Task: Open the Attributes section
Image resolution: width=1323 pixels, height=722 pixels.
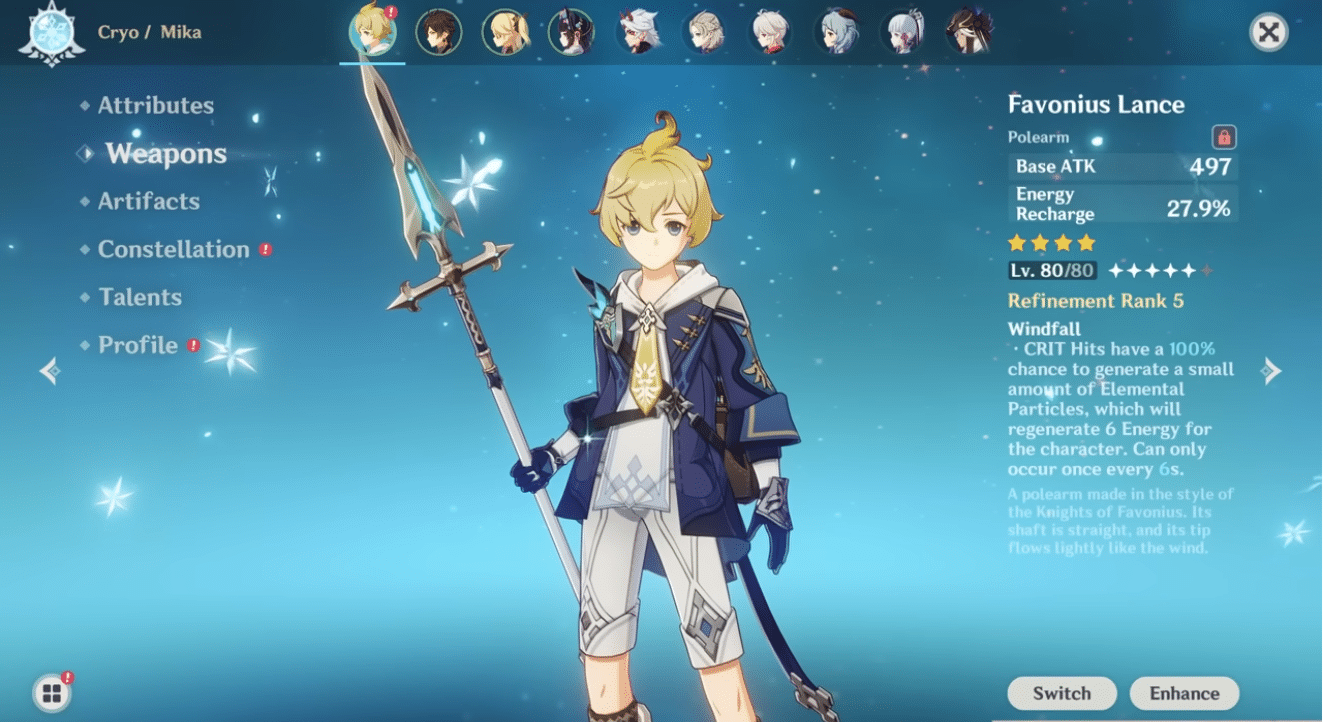Action: pos(156,105)
